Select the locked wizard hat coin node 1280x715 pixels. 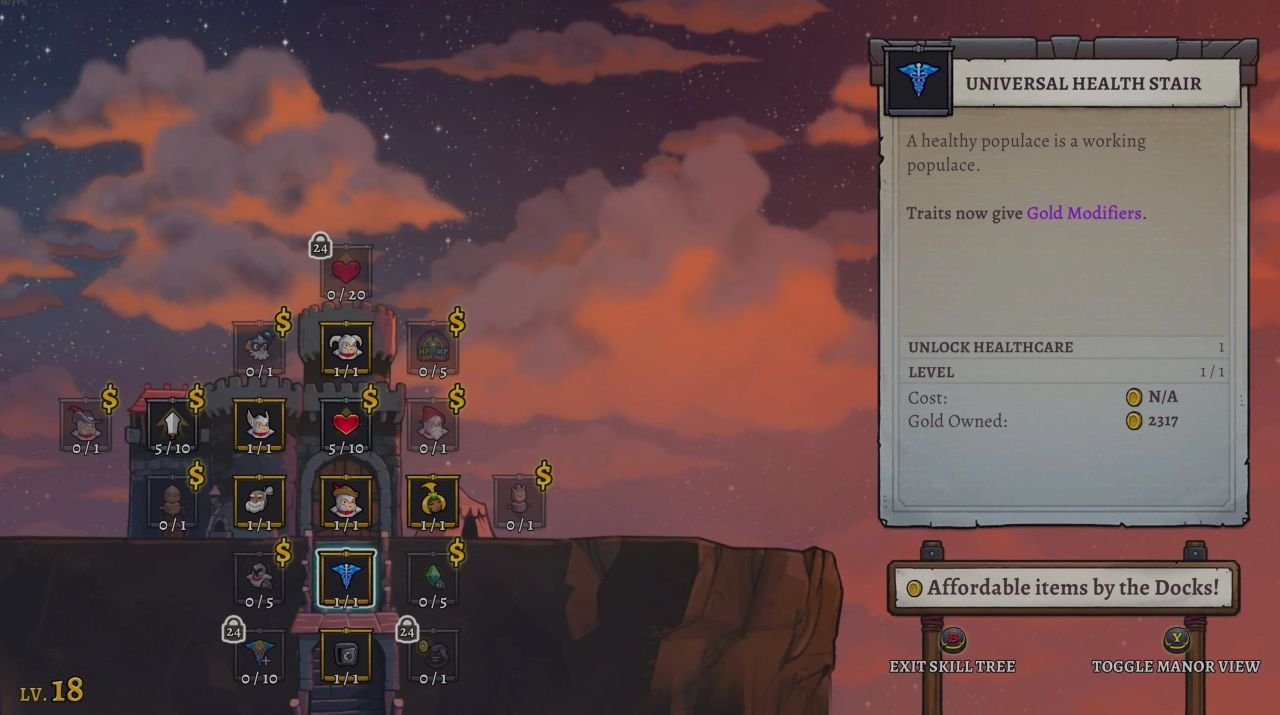(433, 654)
